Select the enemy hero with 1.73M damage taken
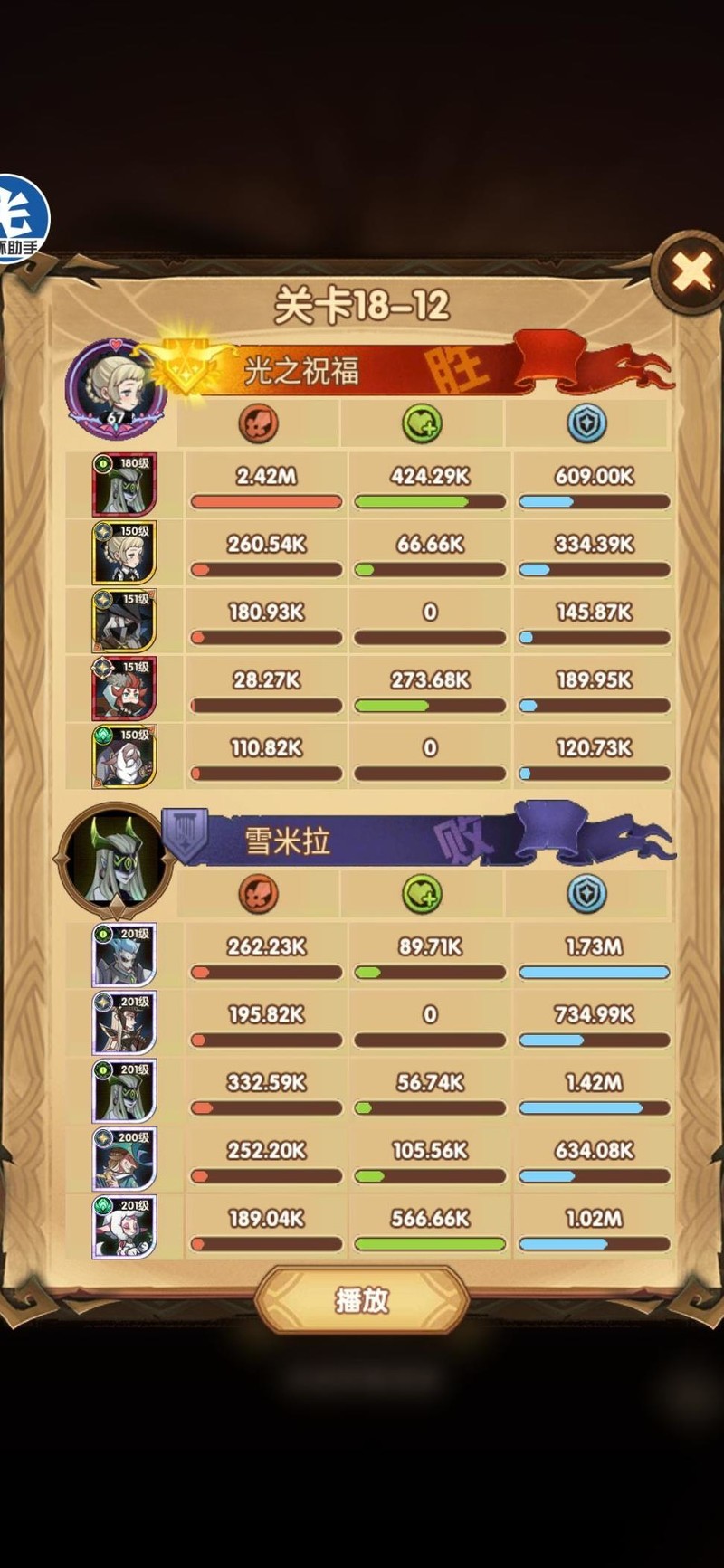 (x=124, y=955)
